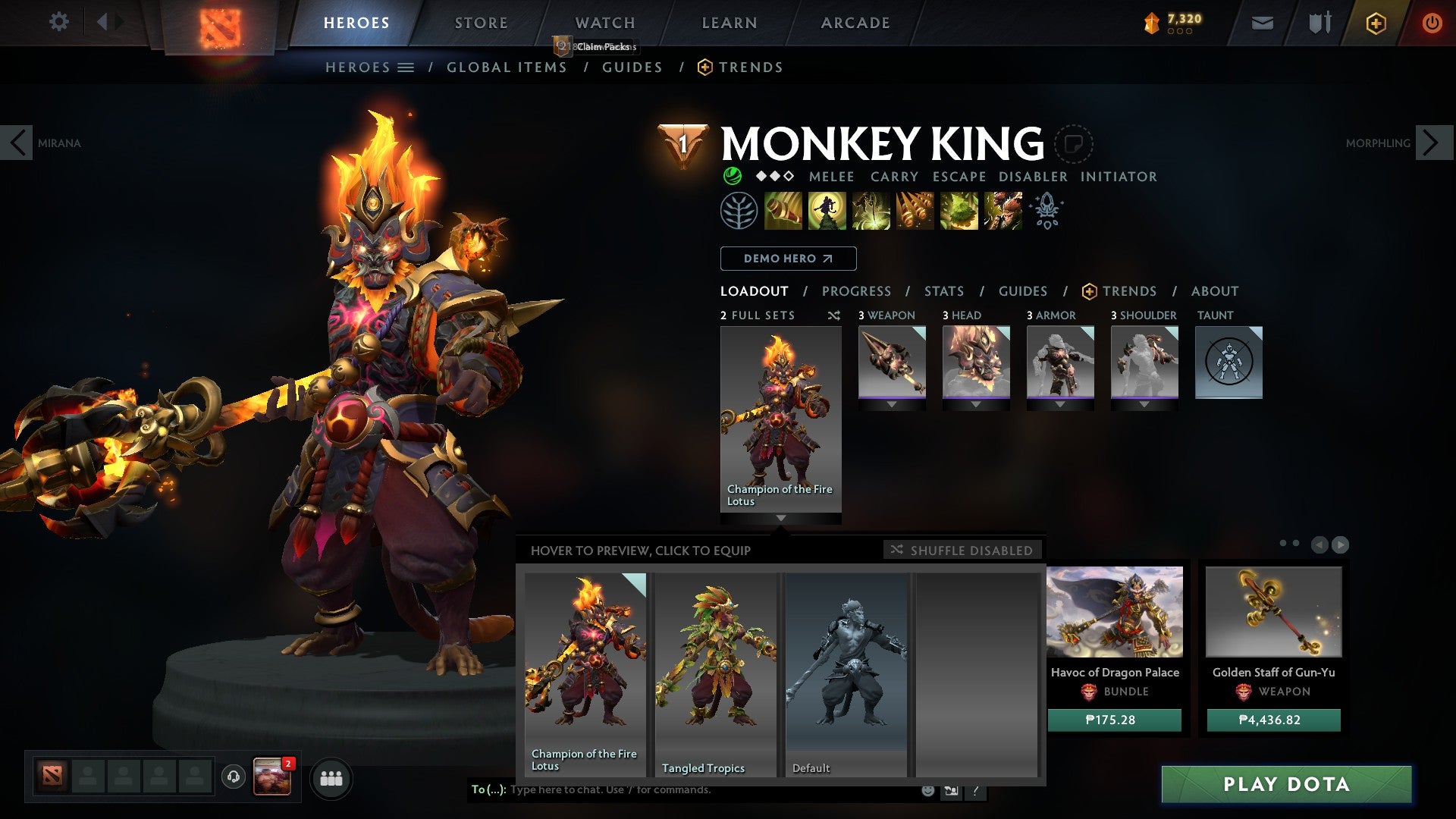Open the Arcade menu
The image size is (1456, 819).
point(855,23)
